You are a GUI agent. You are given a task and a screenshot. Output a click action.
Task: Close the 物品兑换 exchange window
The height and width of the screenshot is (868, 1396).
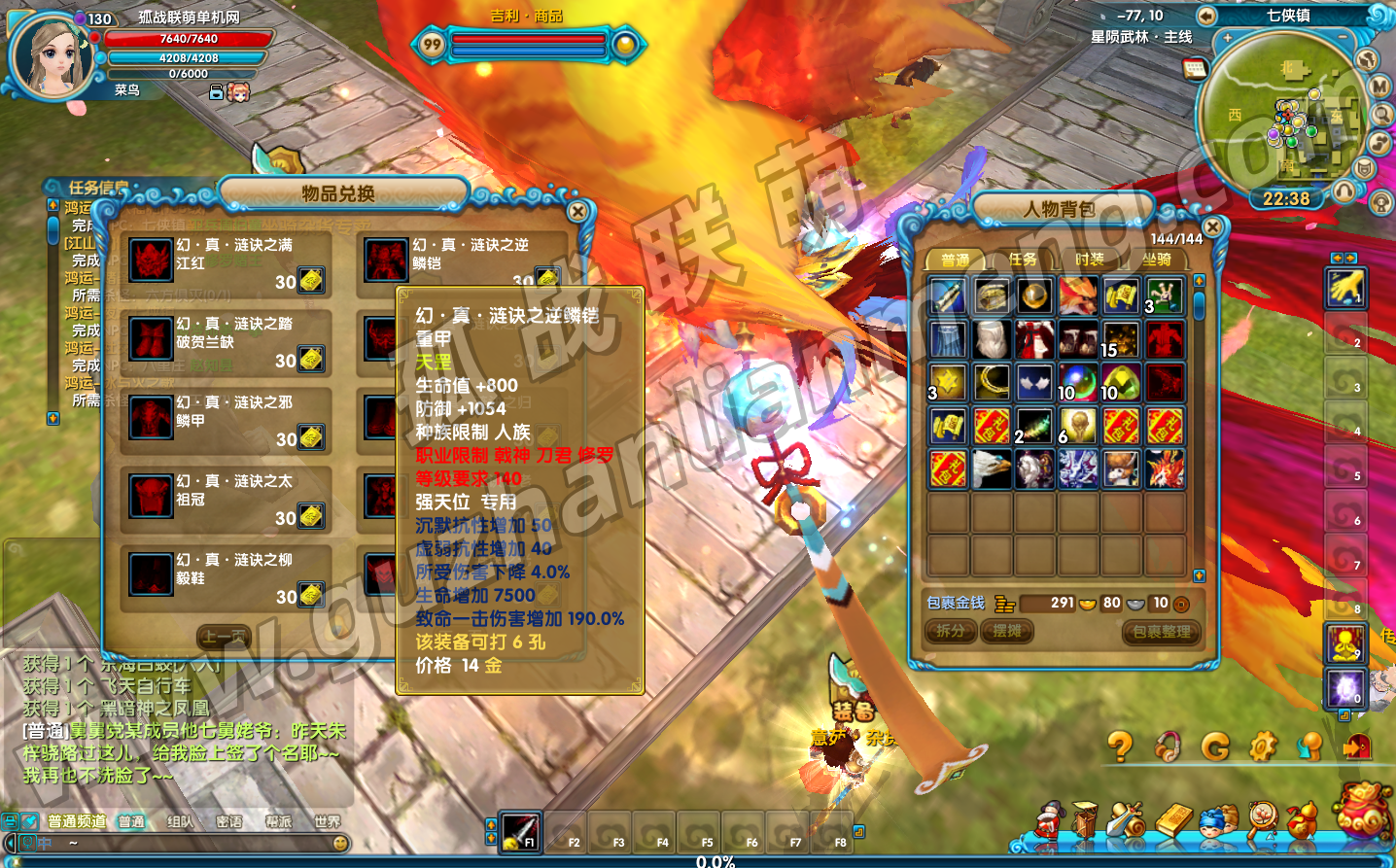578,211
